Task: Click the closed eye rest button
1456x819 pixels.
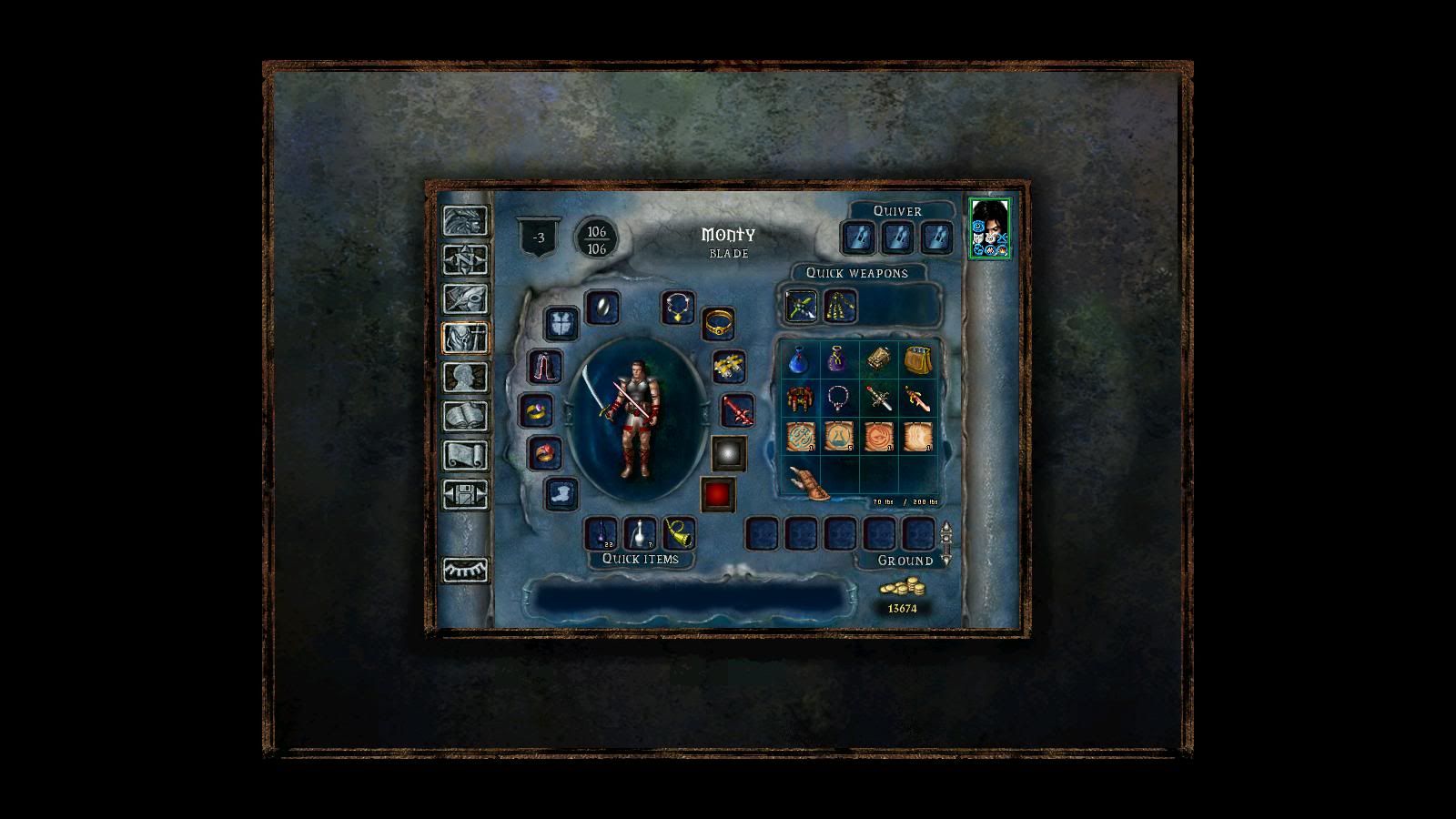Action: point(465,570)
